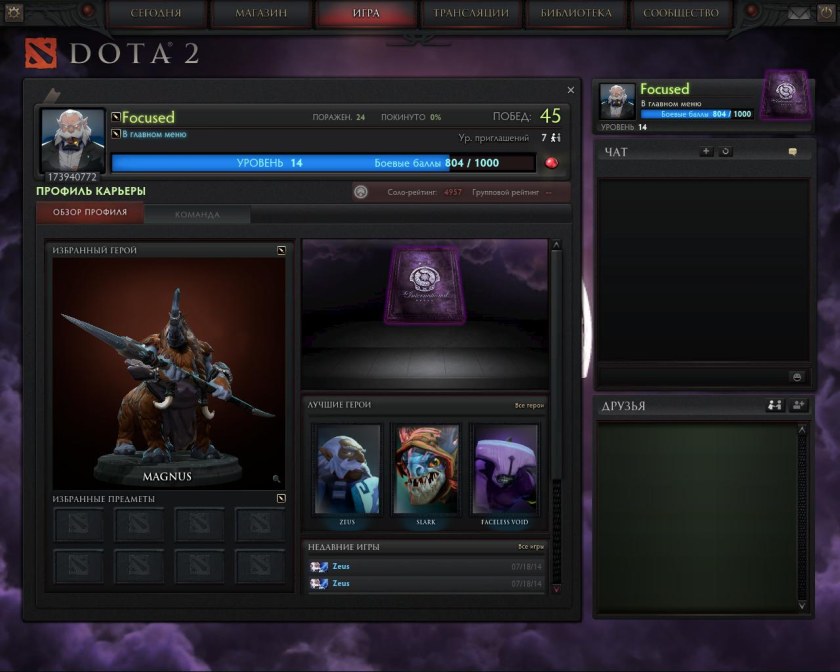Click the add friend button in Друзья panel

coord(798,406)
